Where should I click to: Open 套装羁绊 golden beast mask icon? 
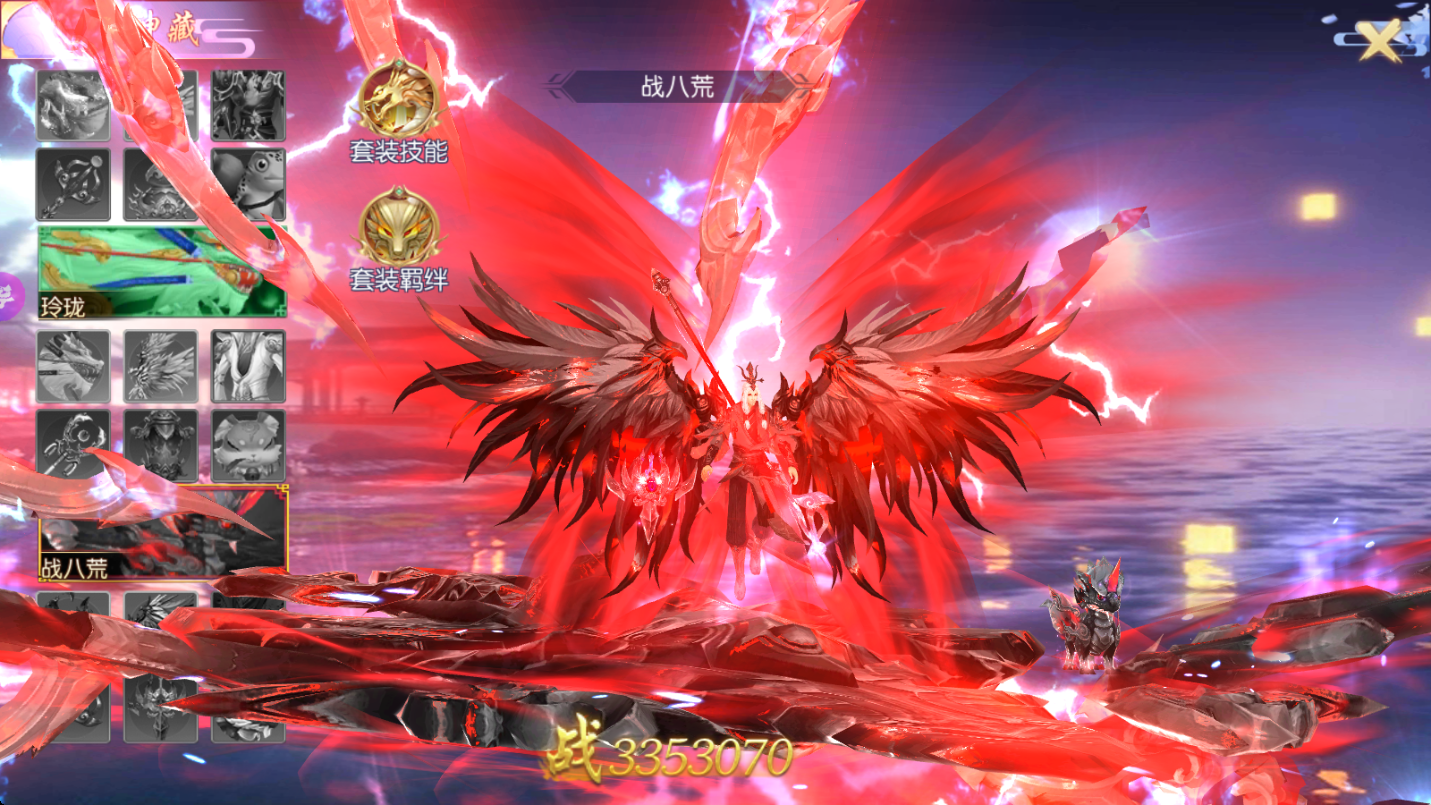click(x=399, y=227)
